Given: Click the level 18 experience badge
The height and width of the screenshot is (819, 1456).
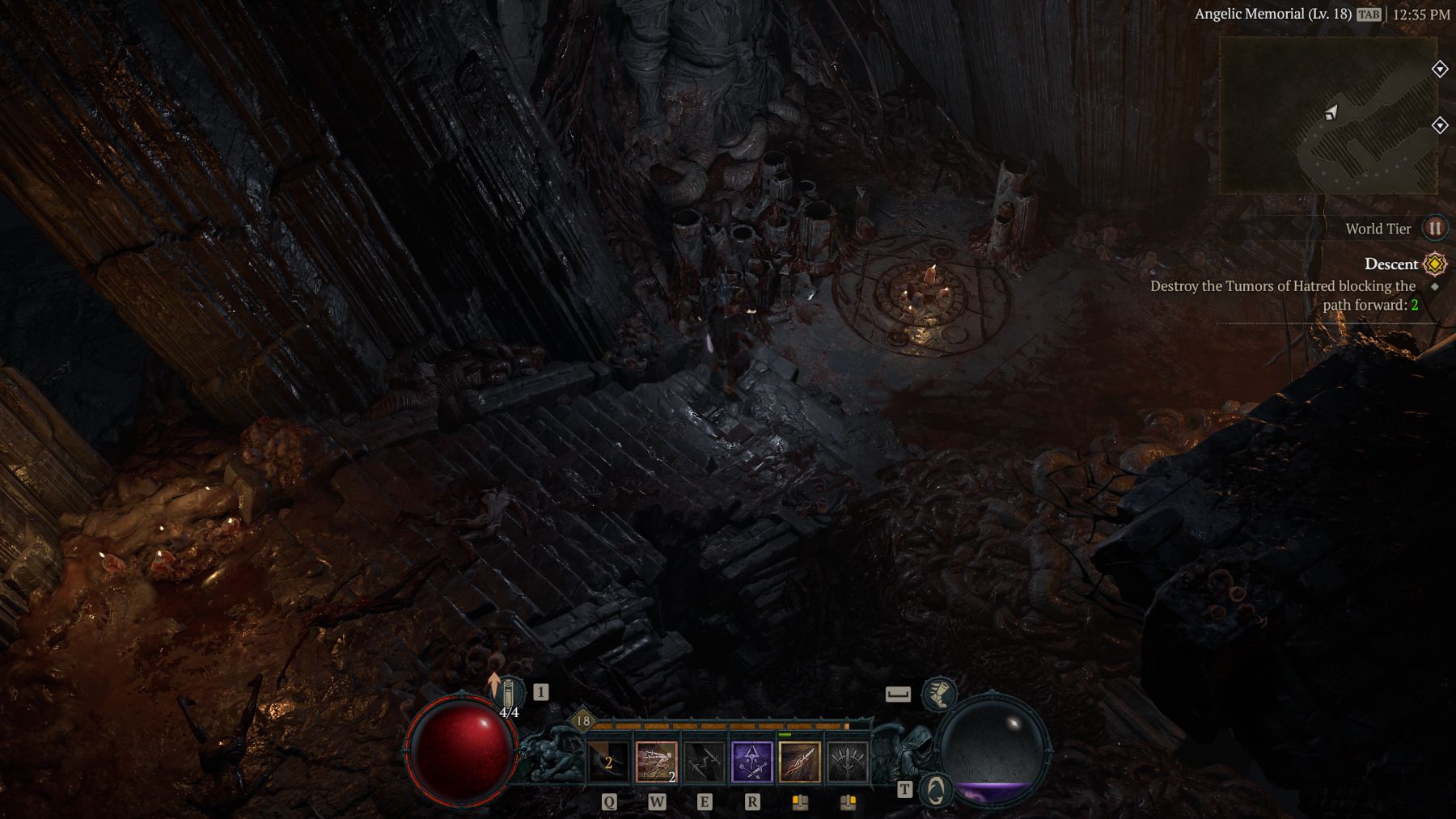Looking at the screenshot, I should (582, 721).
